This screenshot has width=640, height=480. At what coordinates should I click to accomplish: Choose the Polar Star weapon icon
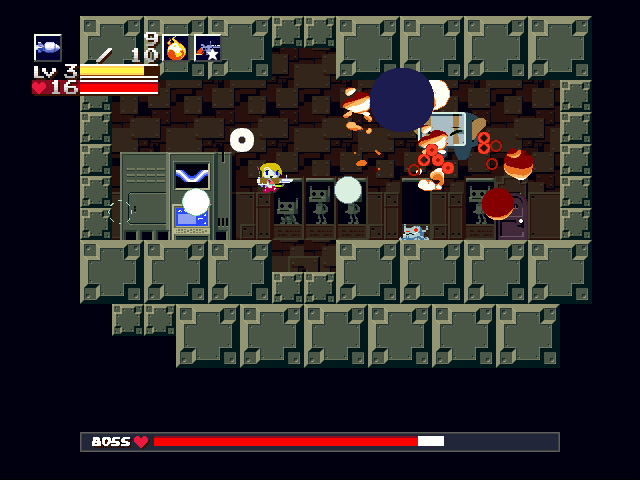(208, 48)
